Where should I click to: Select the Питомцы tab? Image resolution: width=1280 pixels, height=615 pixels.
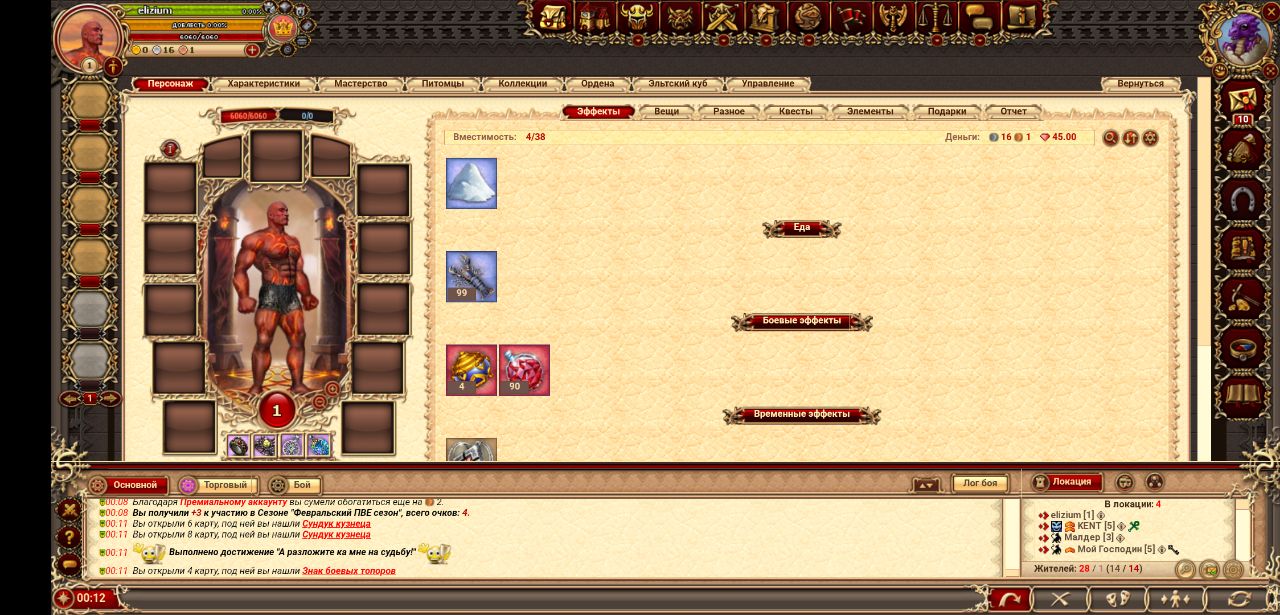click(443, 84)
